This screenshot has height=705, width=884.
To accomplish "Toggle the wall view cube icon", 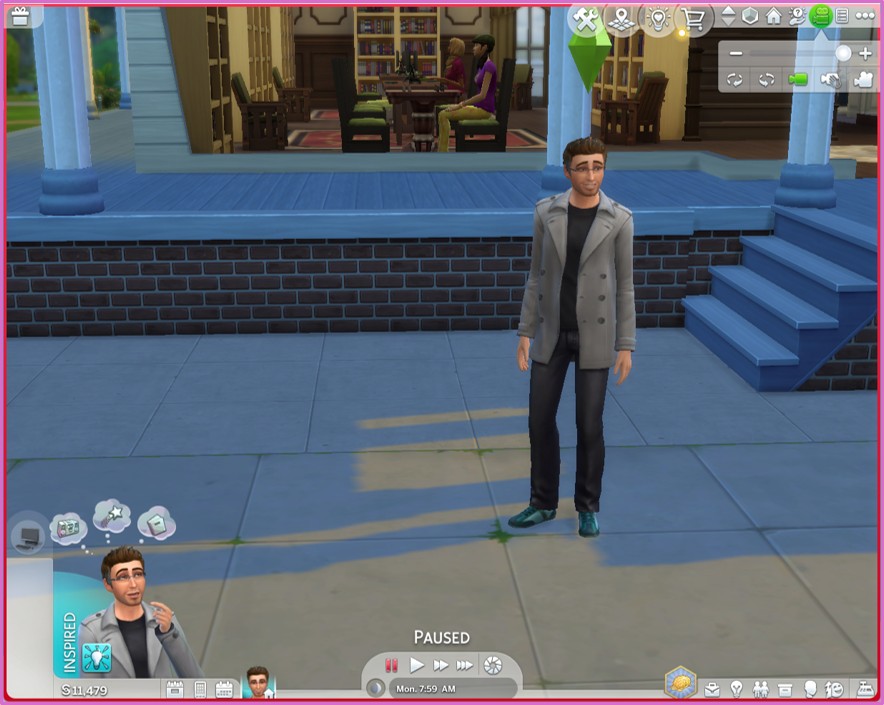I will tap(750, 16).
